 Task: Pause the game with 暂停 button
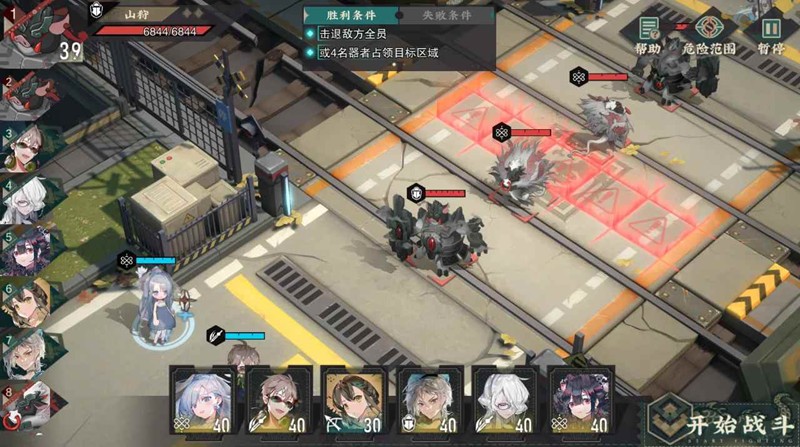771,35
